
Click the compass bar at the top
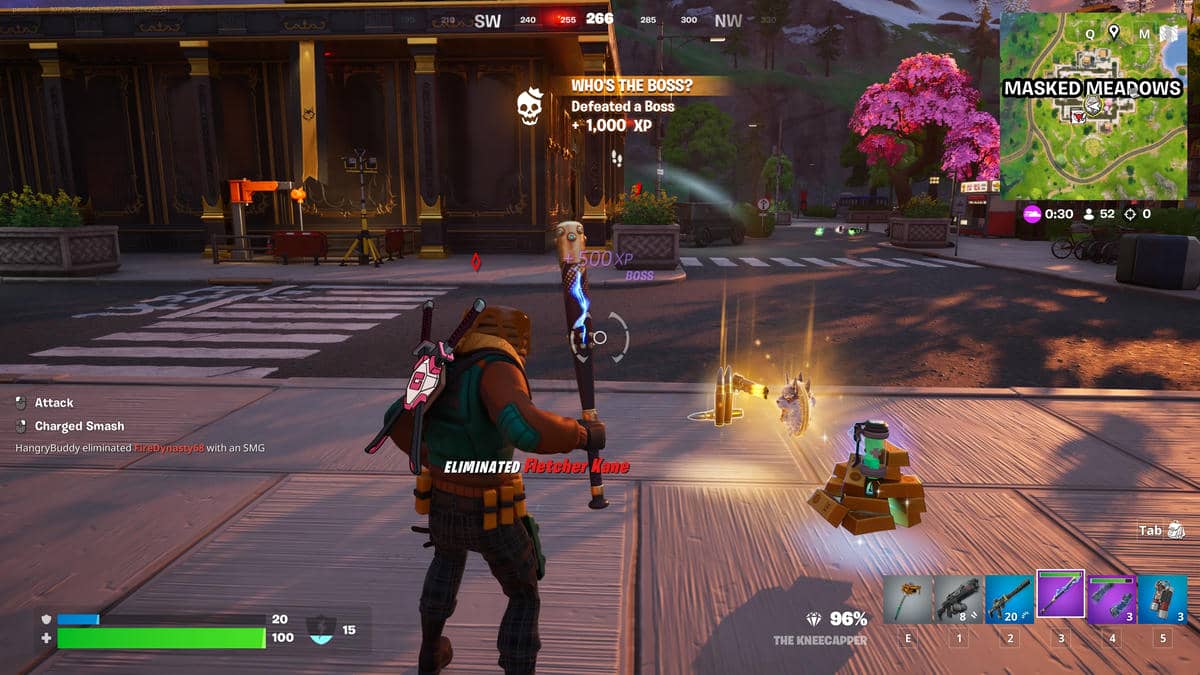(600, 19)
